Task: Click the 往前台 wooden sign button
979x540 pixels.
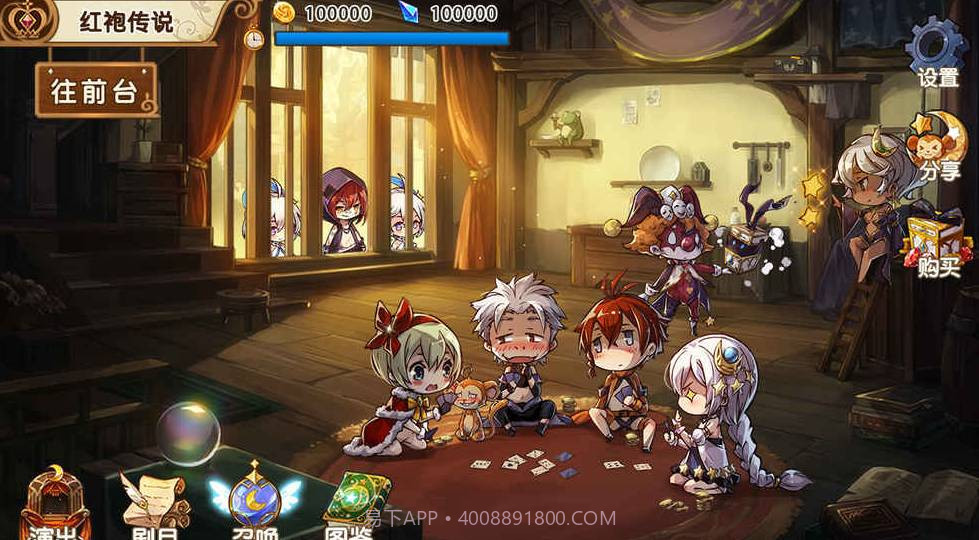Action: pos(95,91)
